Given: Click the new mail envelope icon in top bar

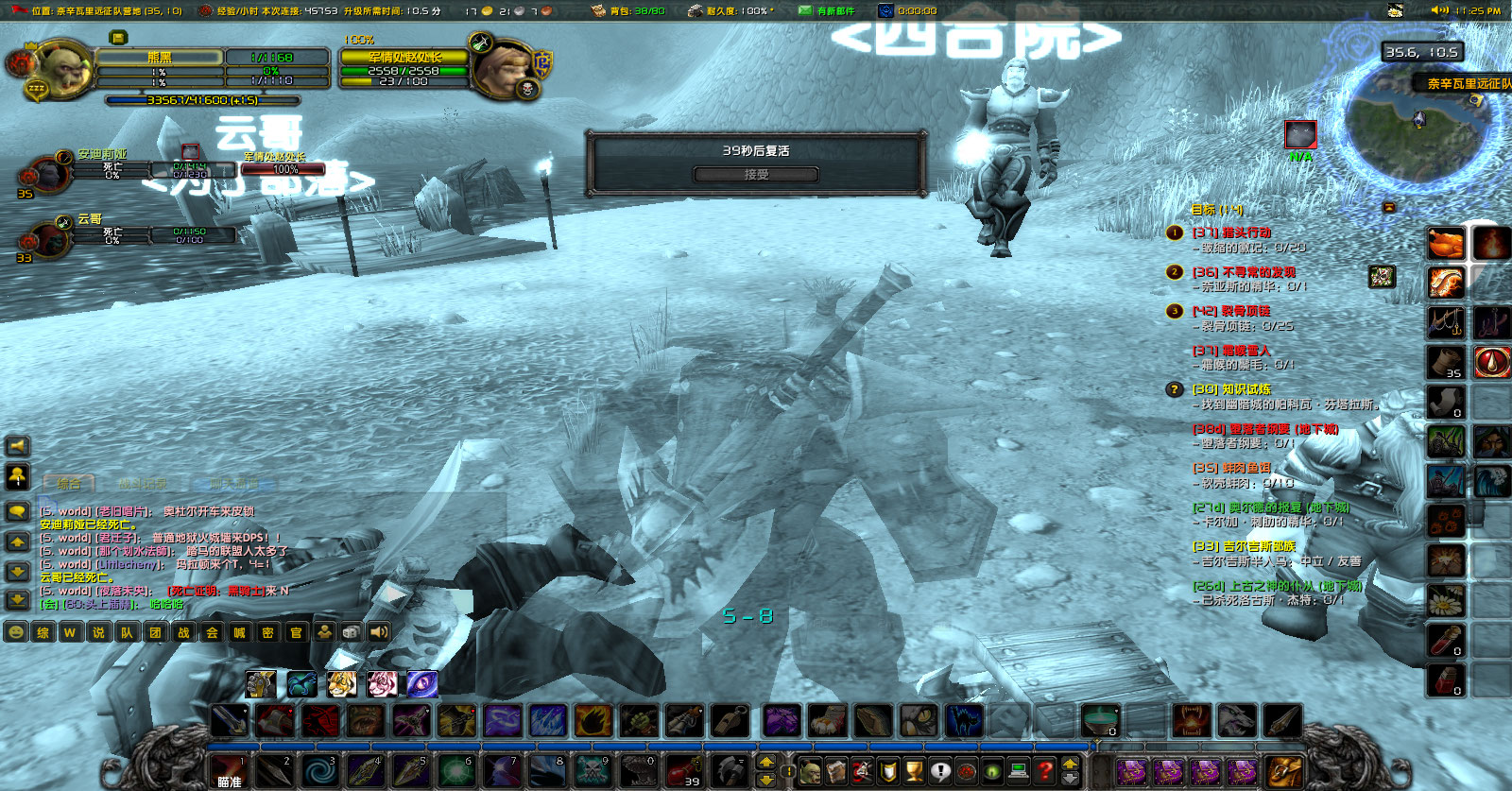Looking at the screenshot, I should point(805,10).
